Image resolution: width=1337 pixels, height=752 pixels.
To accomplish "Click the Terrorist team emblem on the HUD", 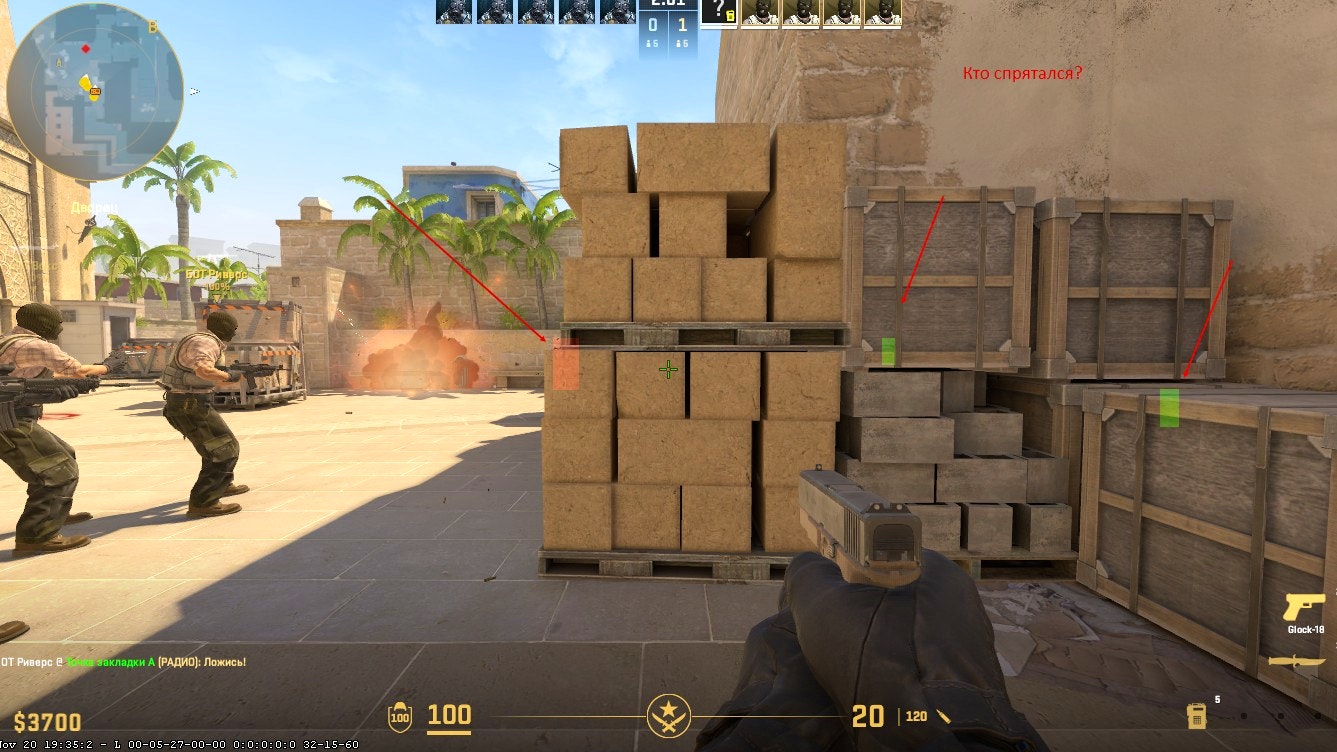I will [x=668, y=716].
